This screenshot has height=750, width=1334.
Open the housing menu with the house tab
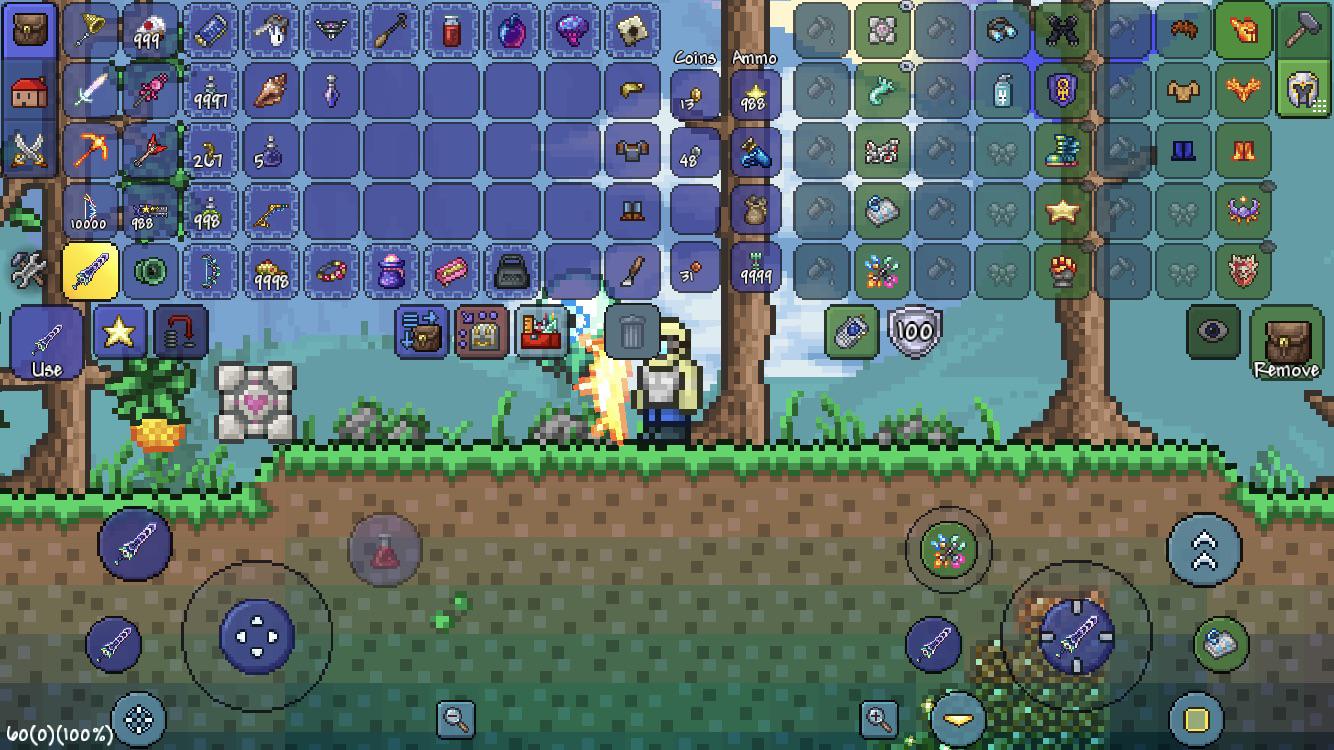click(x=30, y=90)
